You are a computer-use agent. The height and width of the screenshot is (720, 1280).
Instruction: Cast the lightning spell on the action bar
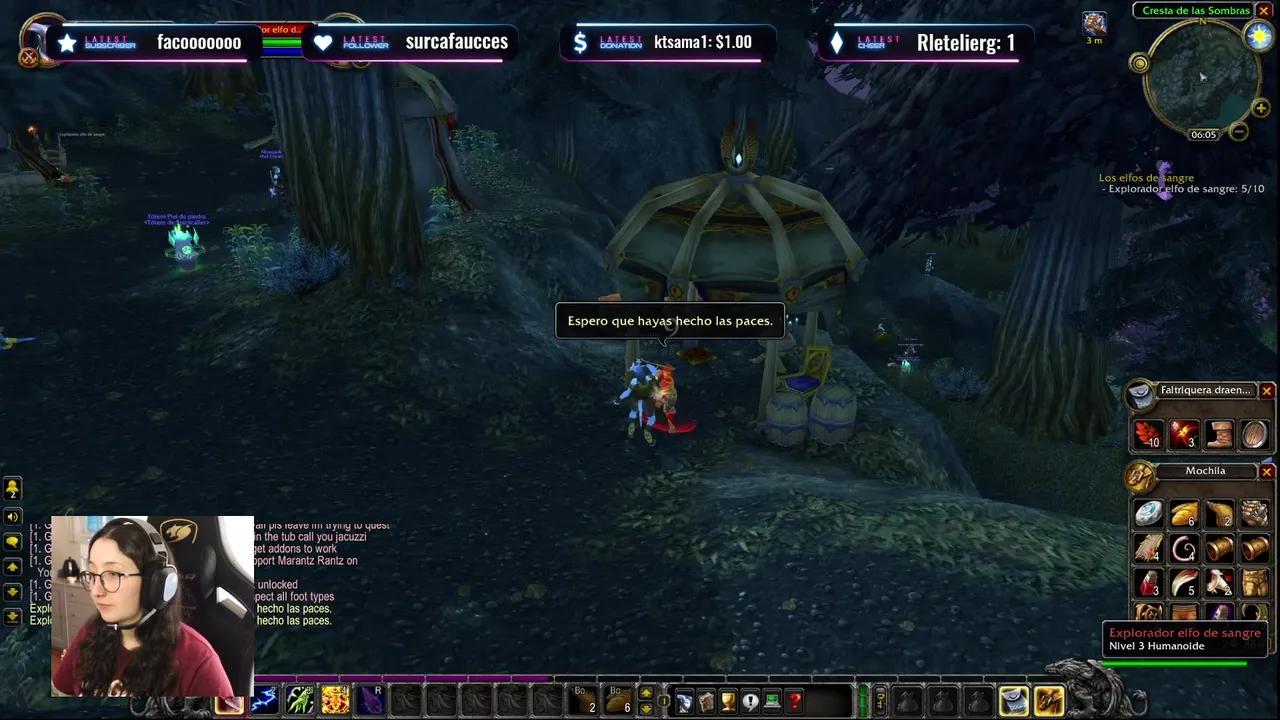point(264,700)
